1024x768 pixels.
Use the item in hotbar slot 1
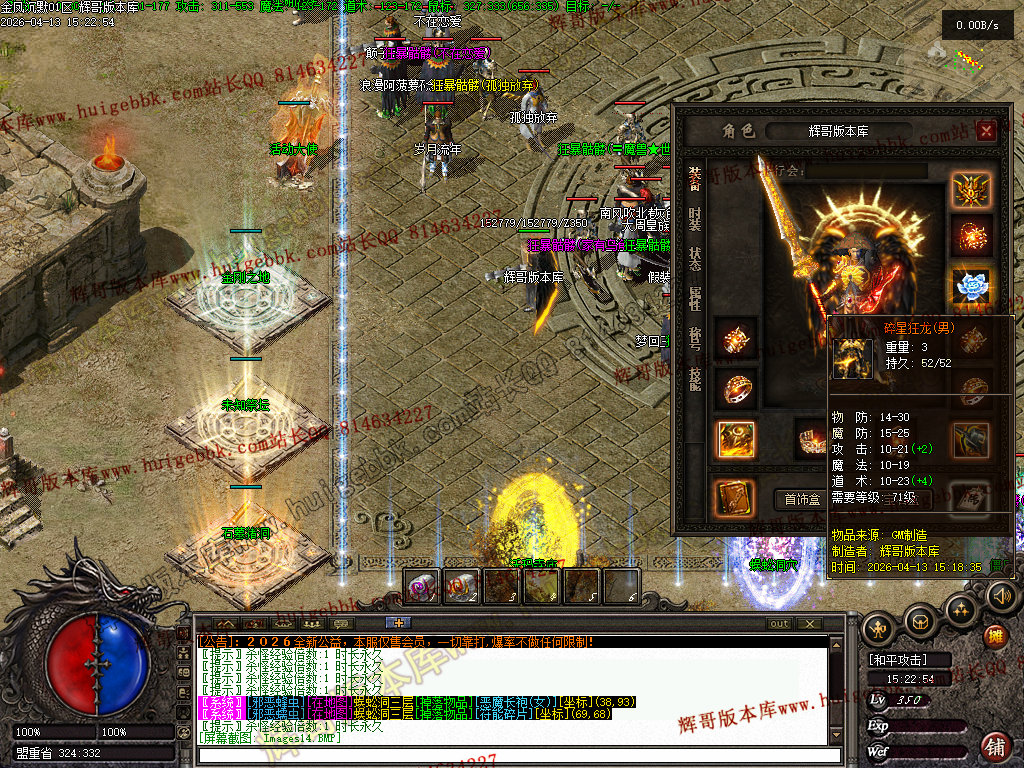pos(422,586)
